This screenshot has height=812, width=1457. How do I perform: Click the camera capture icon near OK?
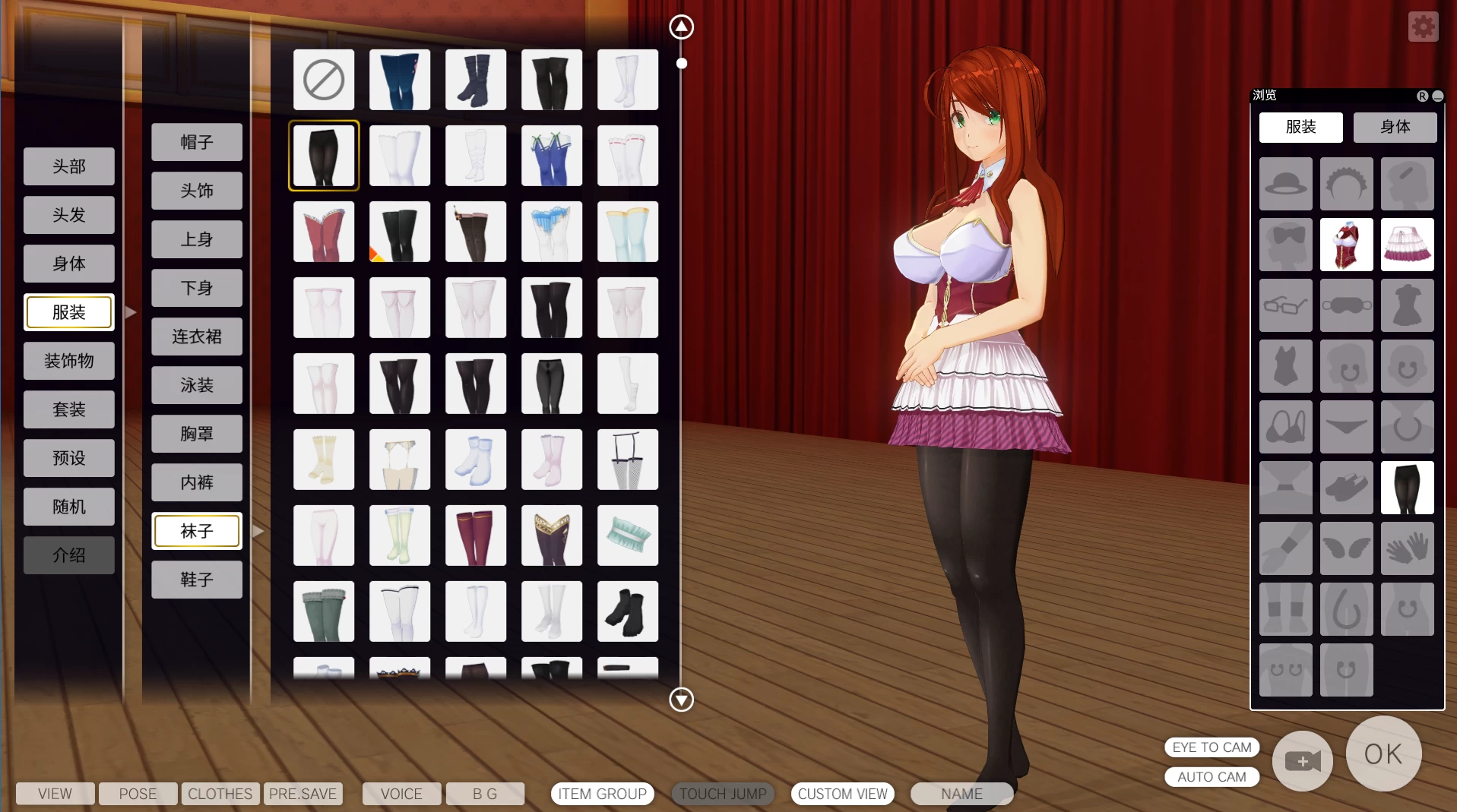(x=1301, y=761)
